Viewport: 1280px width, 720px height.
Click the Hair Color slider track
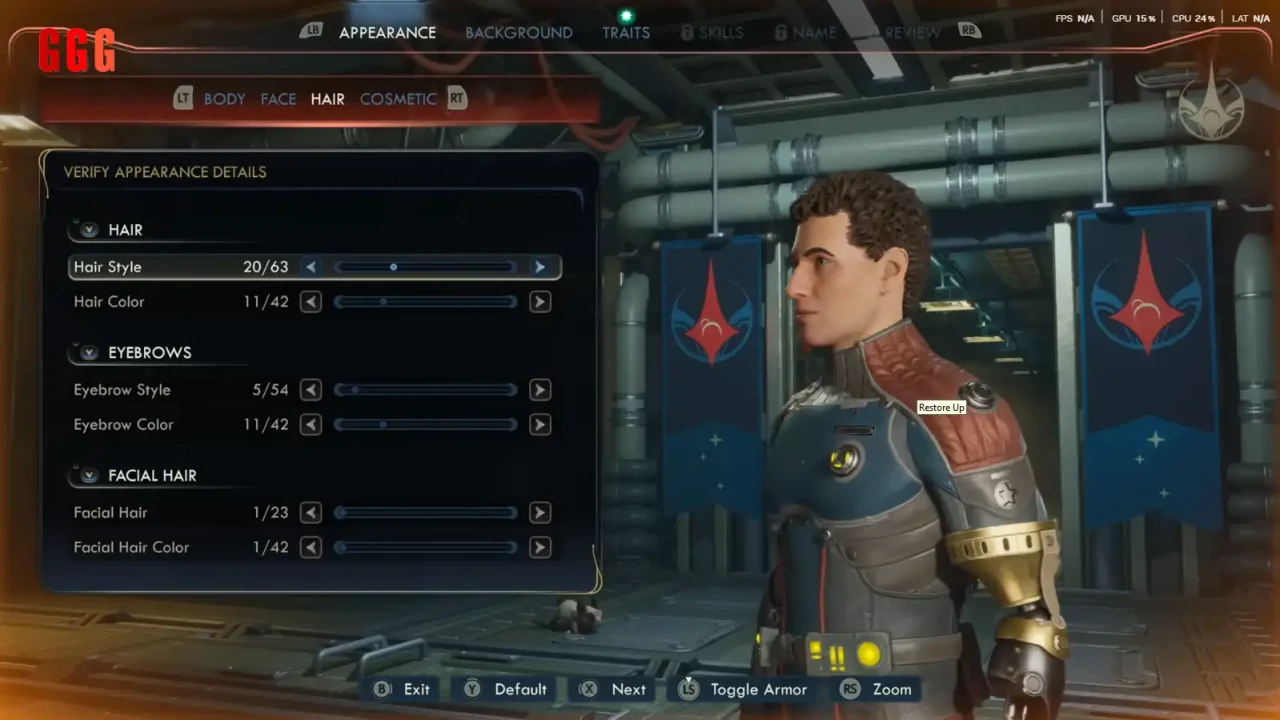[x=425, y=302]
